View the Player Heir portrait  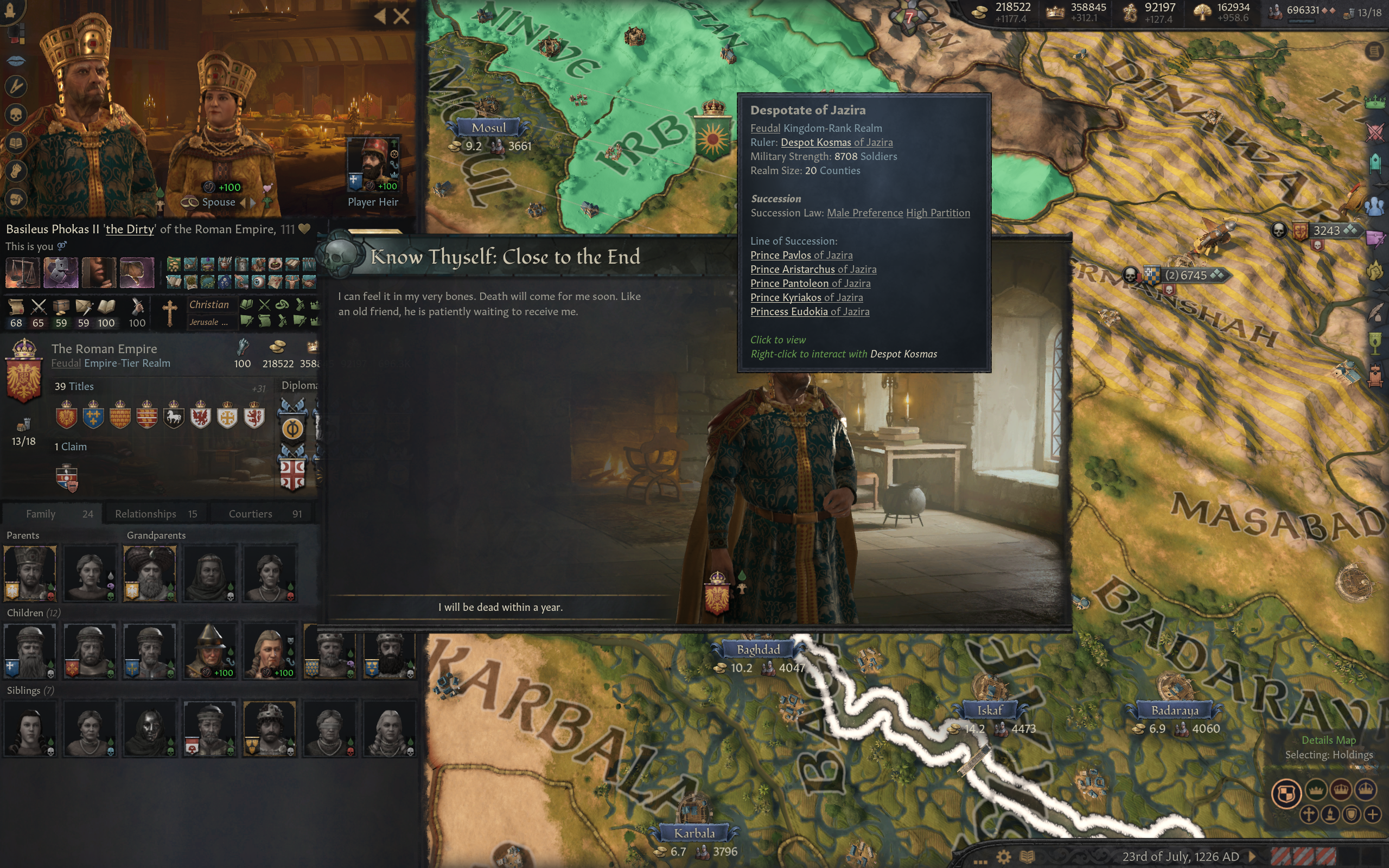click(374, 165)
